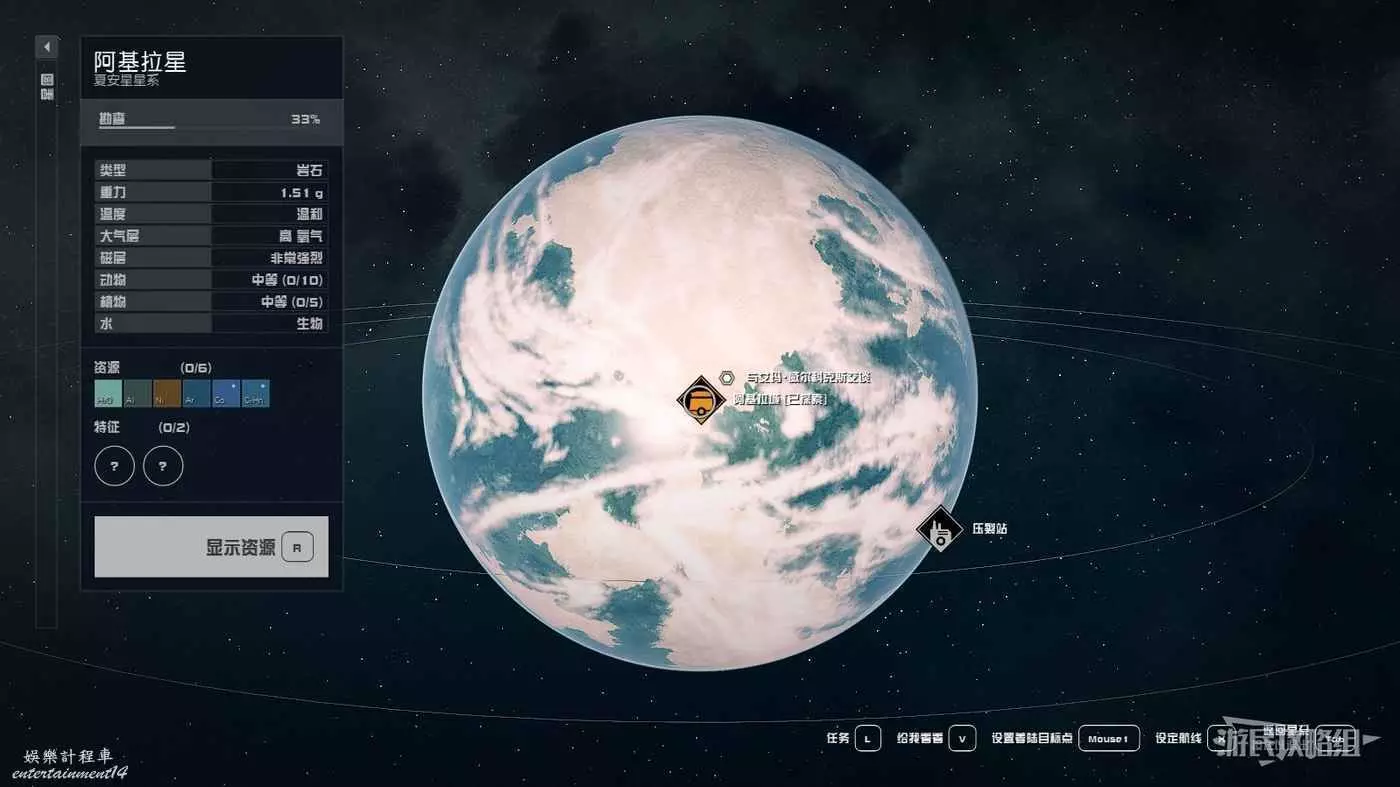Select the Ni nickel resource tile
This screenshot has height=787, width=1400.
point(167,393)
